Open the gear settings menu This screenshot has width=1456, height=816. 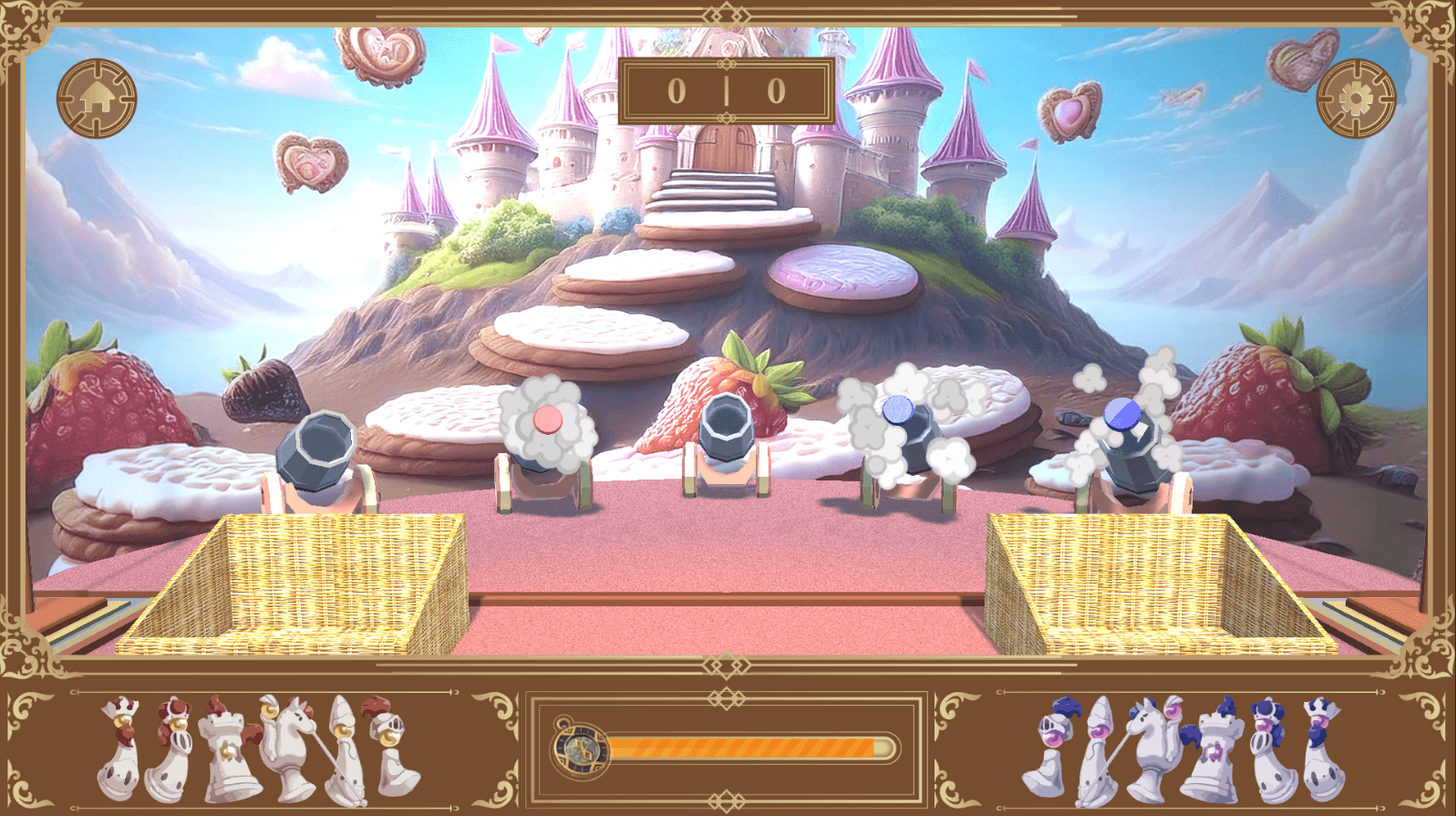coord(1356,98)
